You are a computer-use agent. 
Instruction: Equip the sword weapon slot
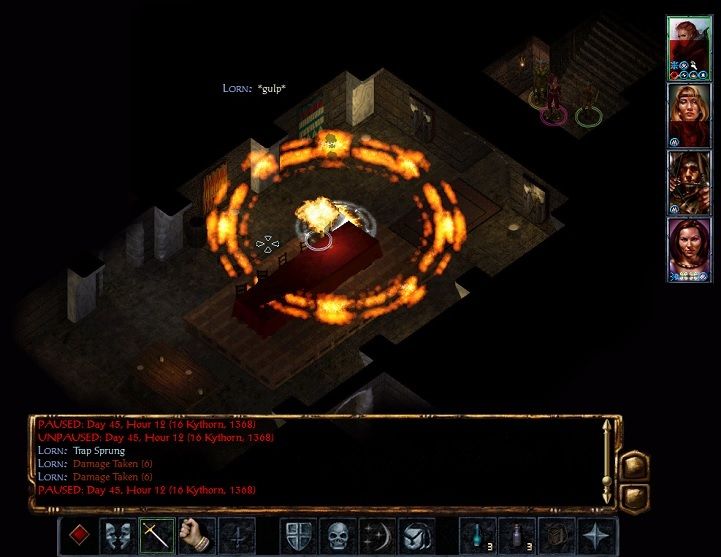coord(157,535)
